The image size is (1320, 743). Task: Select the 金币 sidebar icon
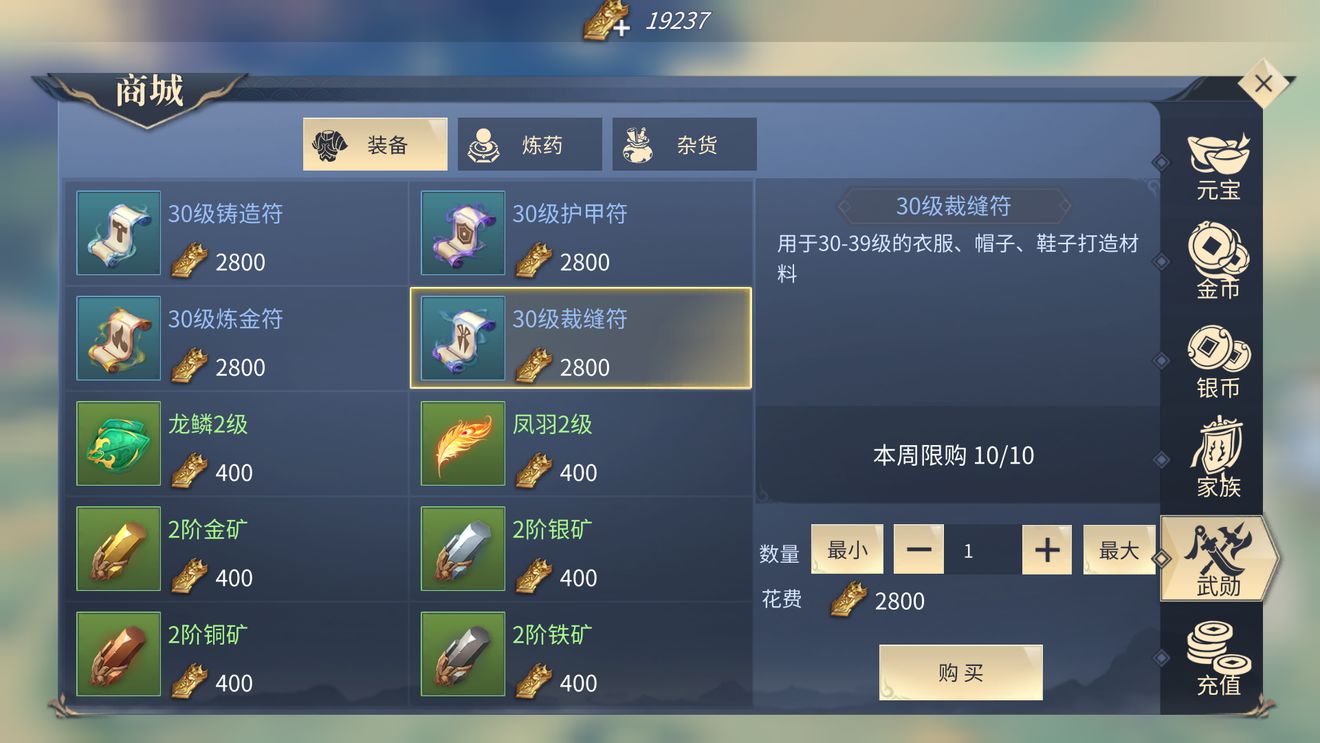1216,260
